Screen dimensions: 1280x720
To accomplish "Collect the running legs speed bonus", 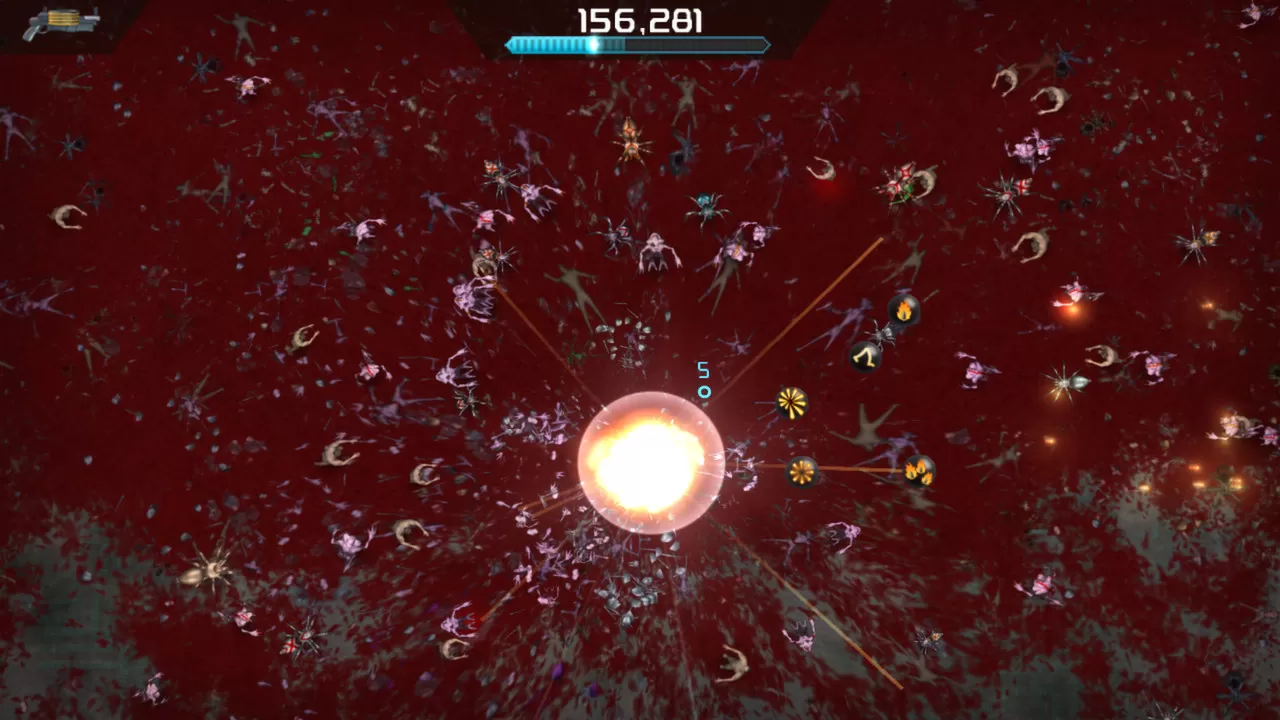I will (x=865, y=357).
